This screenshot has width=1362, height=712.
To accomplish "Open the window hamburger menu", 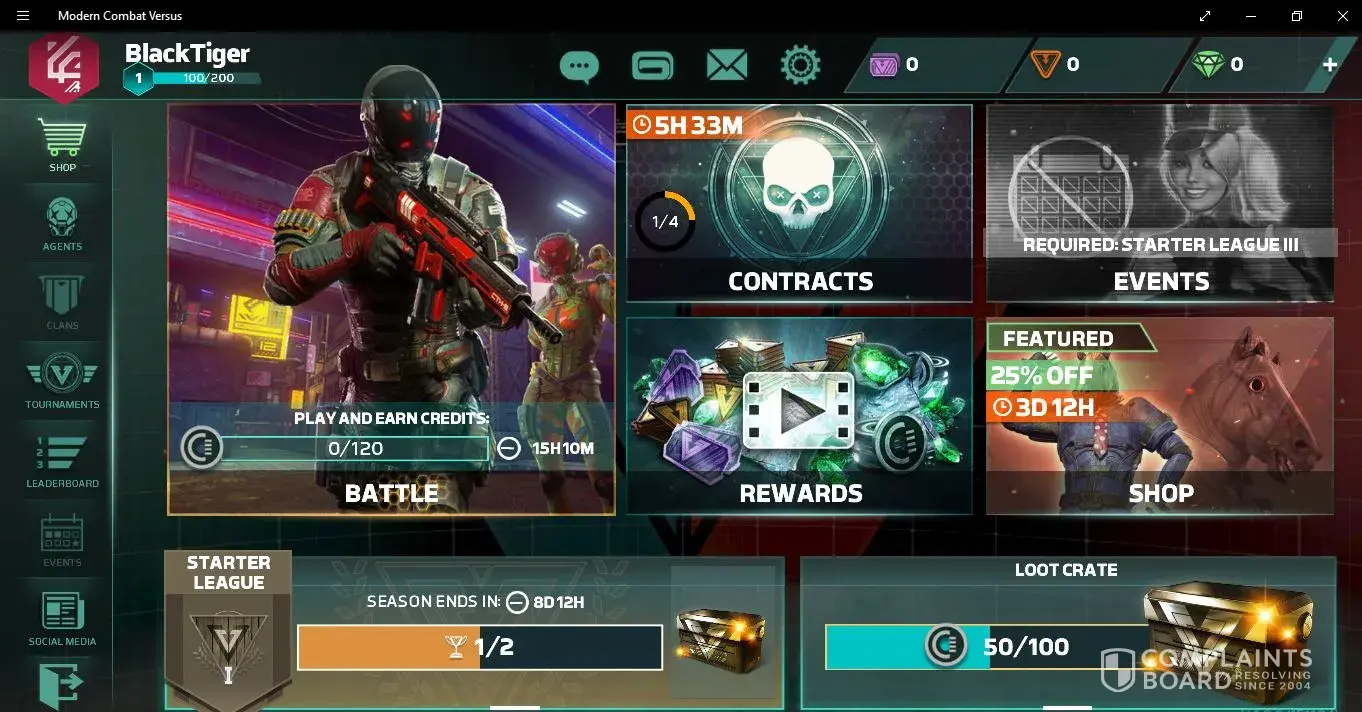I will click(23, 16).
